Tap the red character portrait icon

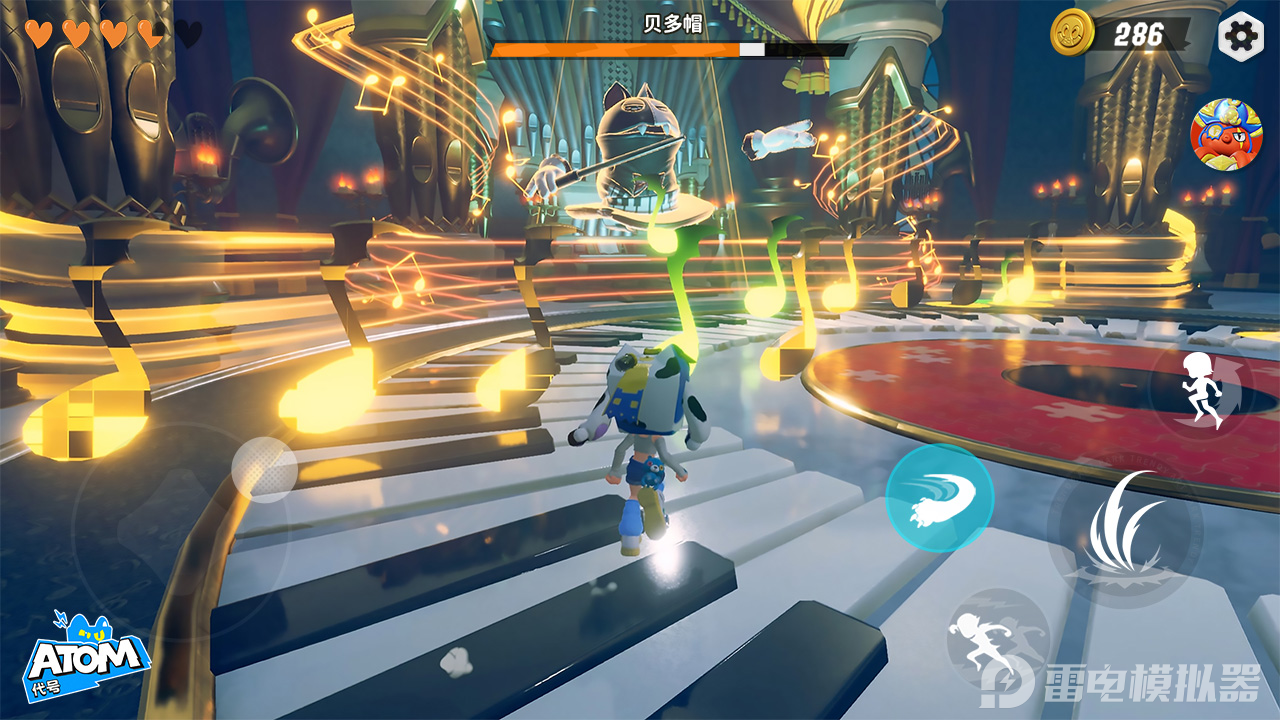click(1226, 135)
